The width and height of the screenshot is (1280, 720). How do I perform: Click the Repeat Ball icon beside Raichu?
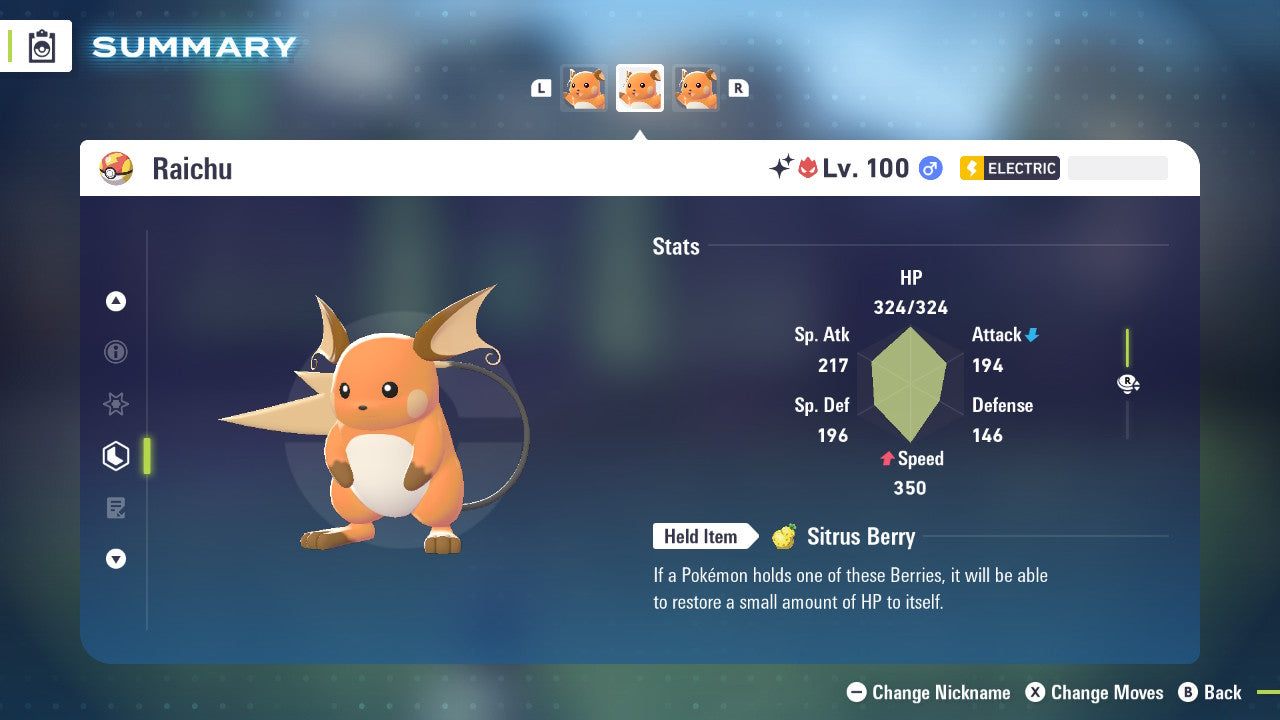pos(117,168)
